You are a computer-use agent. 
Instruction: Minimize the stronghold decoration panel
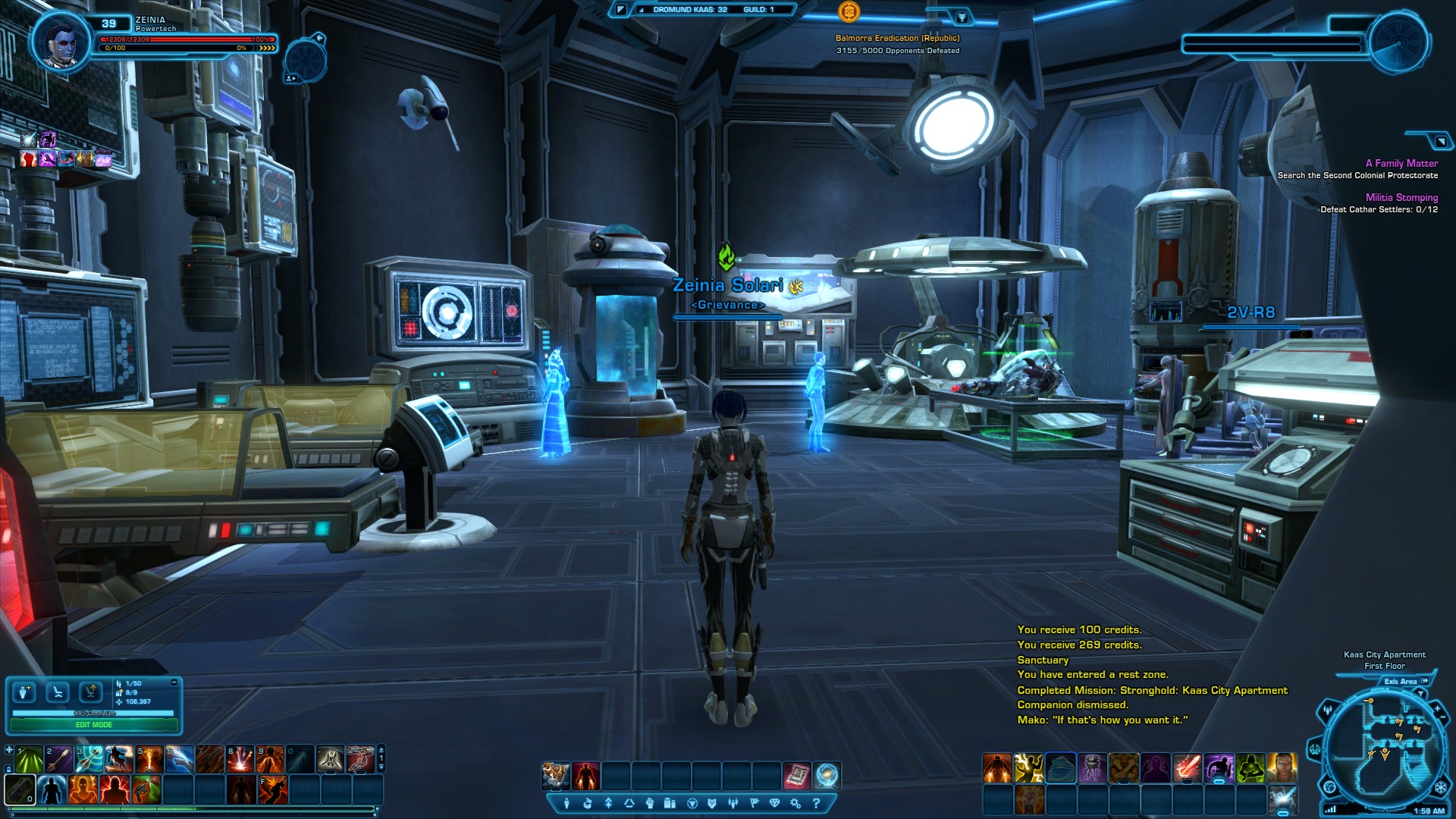pos(174,682)
